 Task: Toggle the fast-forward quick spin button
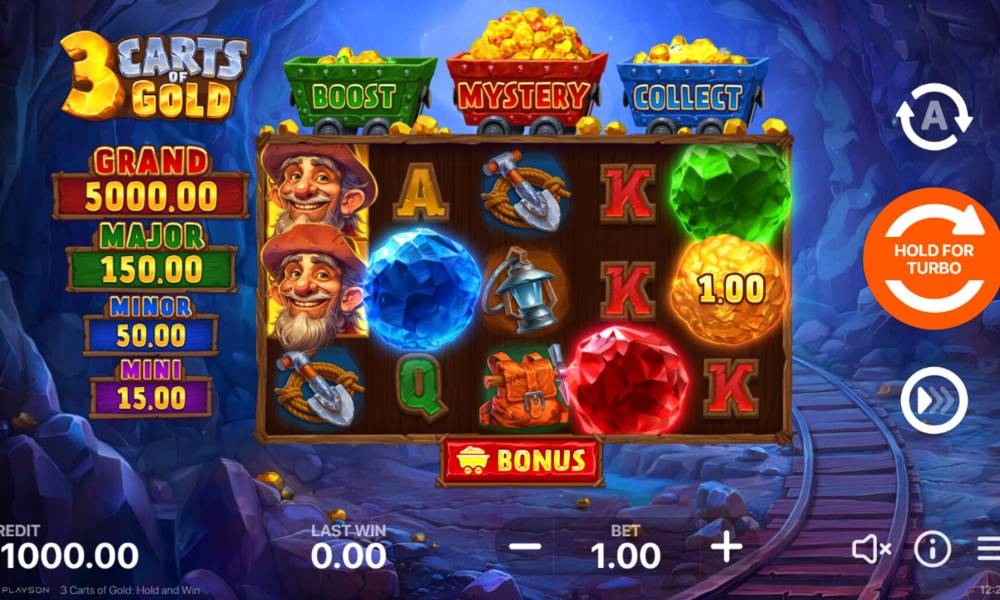933,401
